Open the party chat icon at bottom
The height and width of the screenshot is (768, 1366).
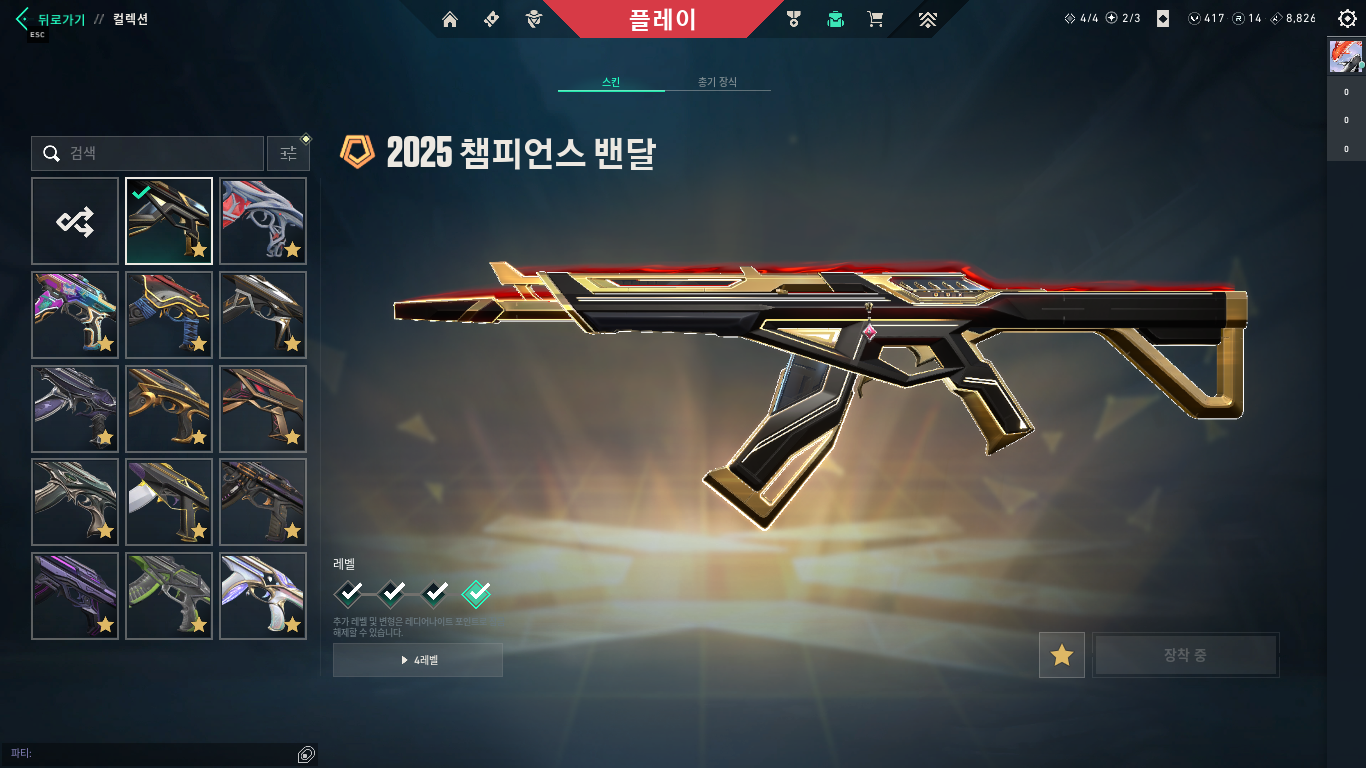tap(307, 754)
